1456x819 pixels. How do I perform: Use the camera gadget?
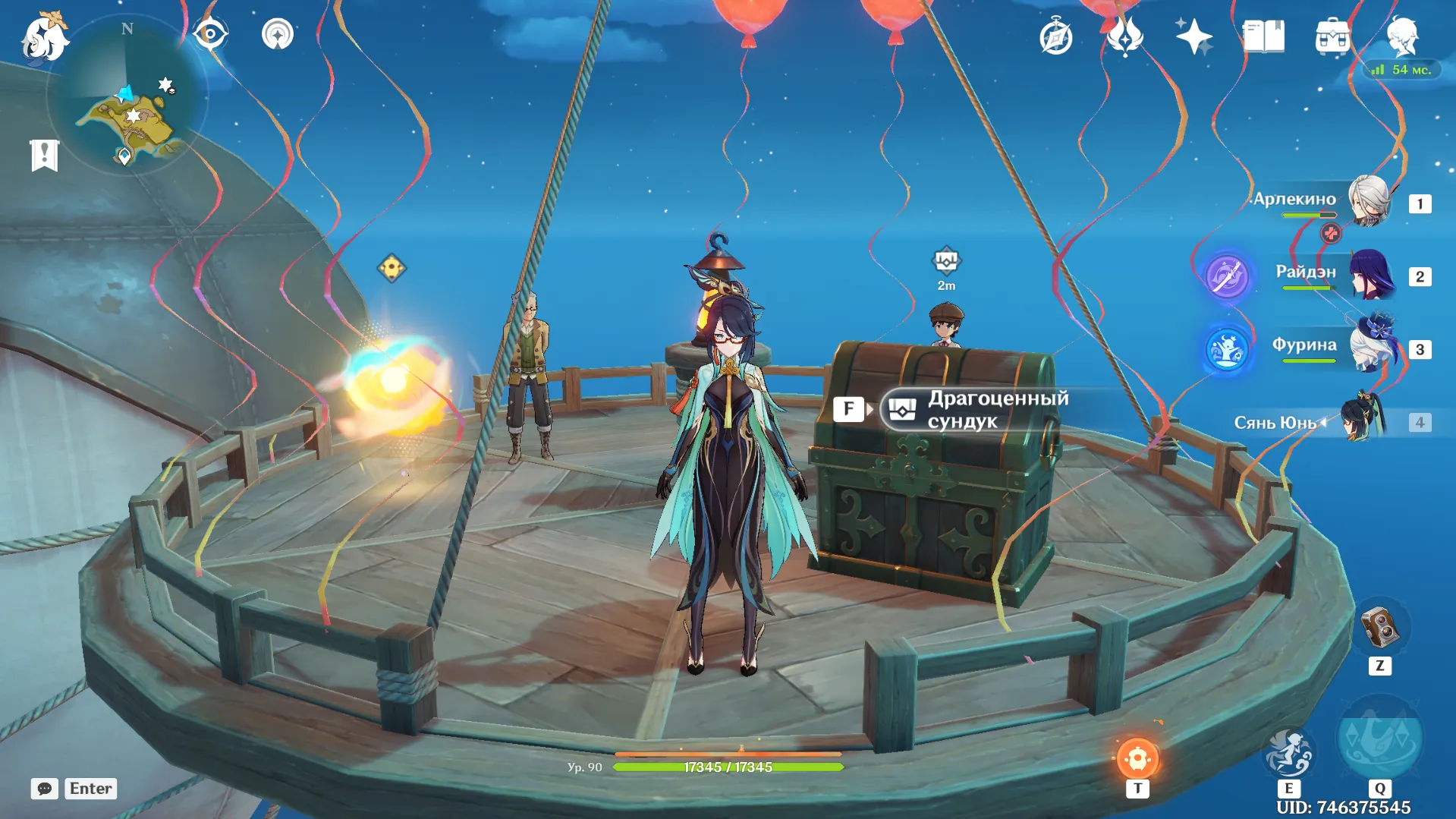point(1379,627)
